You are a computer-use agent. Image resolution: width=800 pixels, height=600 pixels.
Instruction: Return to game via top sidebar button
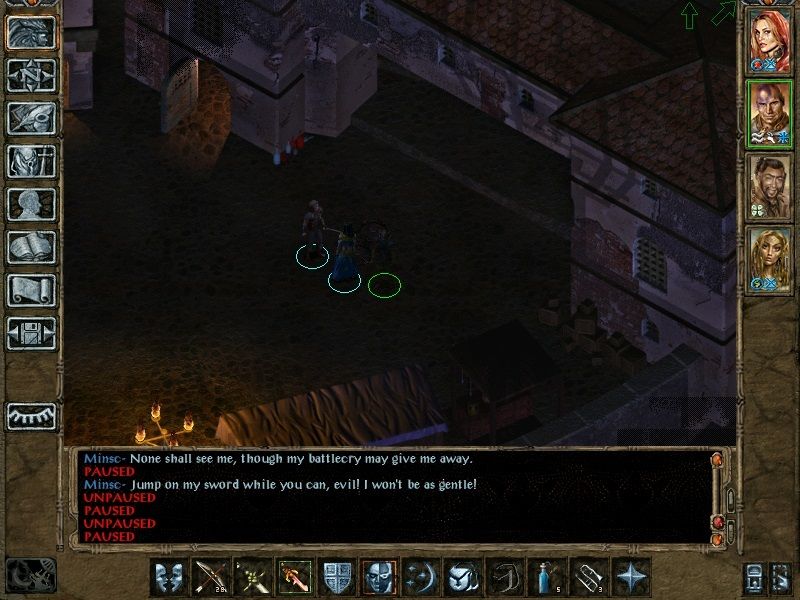tap(31, 32)
